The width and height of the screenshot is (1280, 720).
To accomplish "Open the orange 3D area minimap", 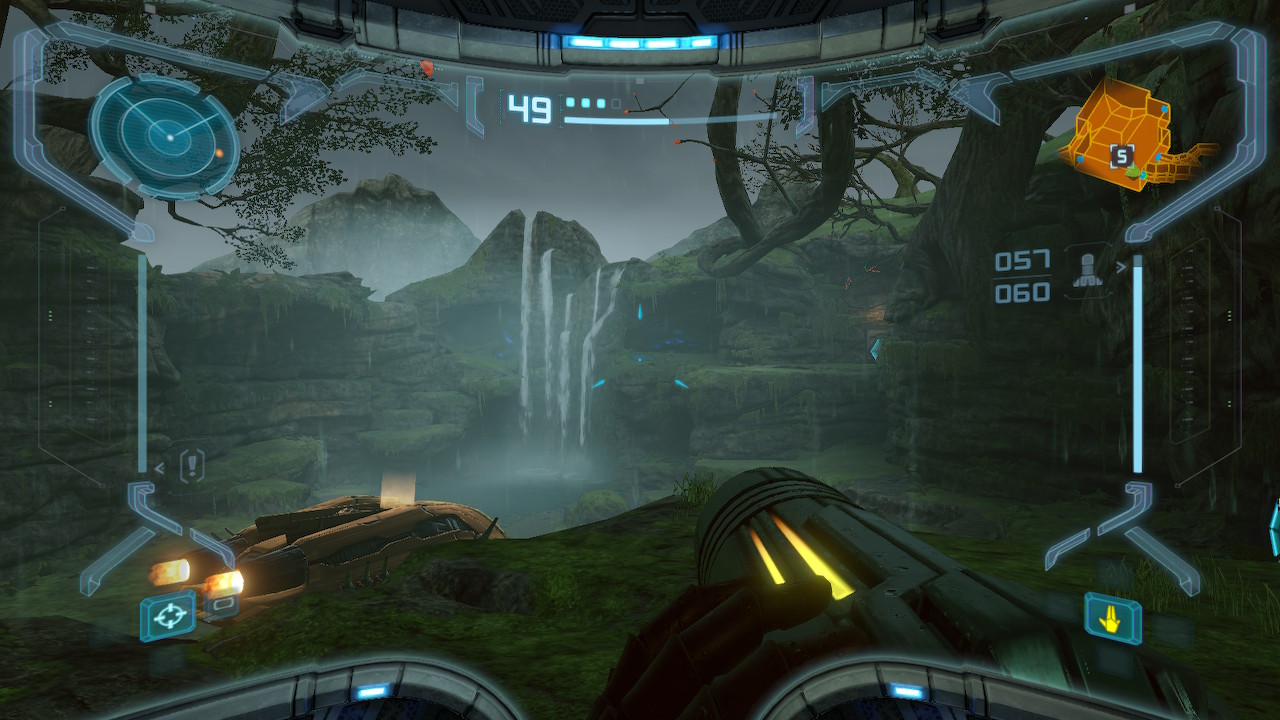I will click(x=1130, y=137).
